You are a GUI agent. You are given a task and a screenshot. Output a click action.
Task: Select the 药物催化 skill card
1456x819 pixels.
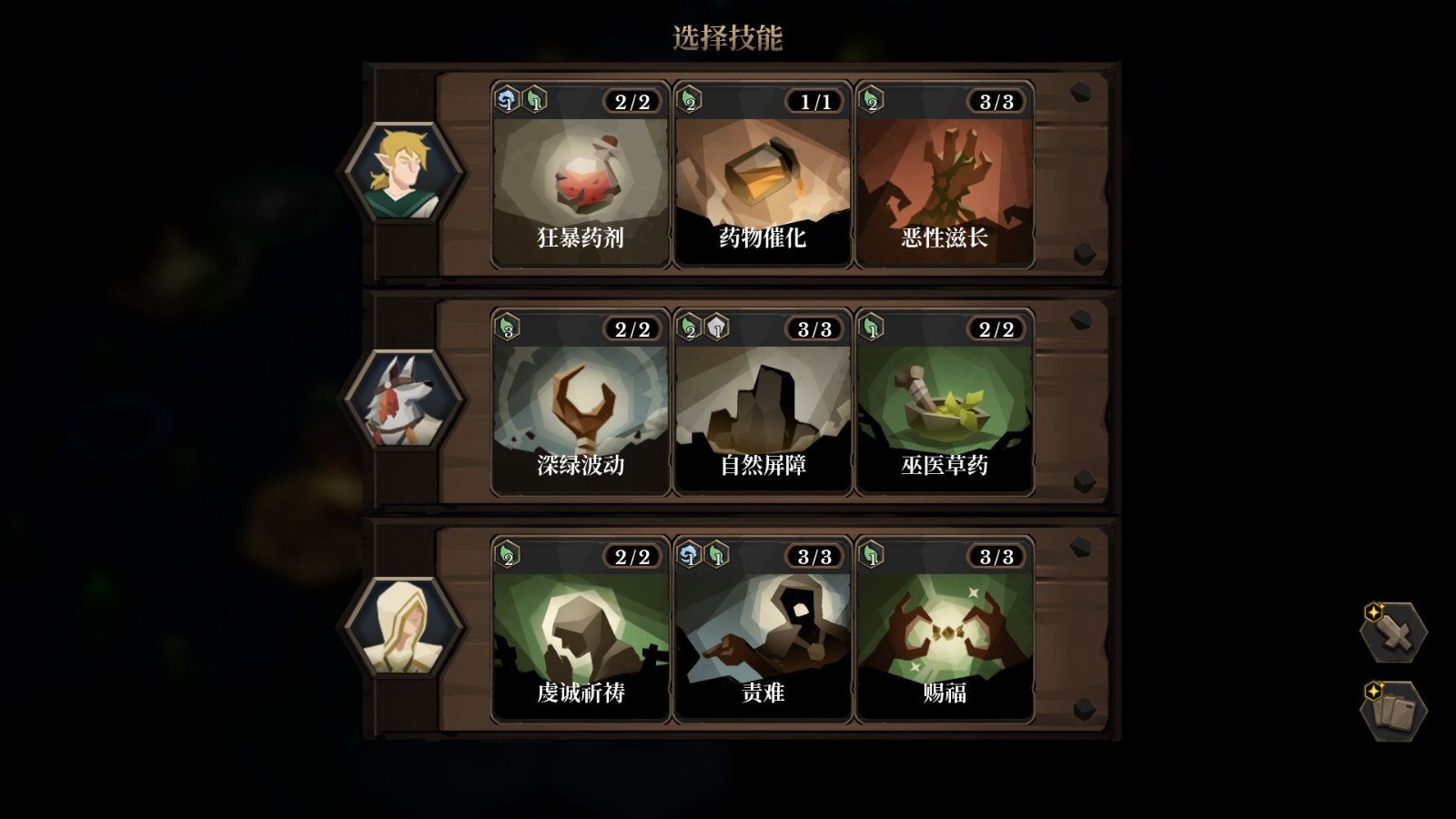tap(762, 177)
